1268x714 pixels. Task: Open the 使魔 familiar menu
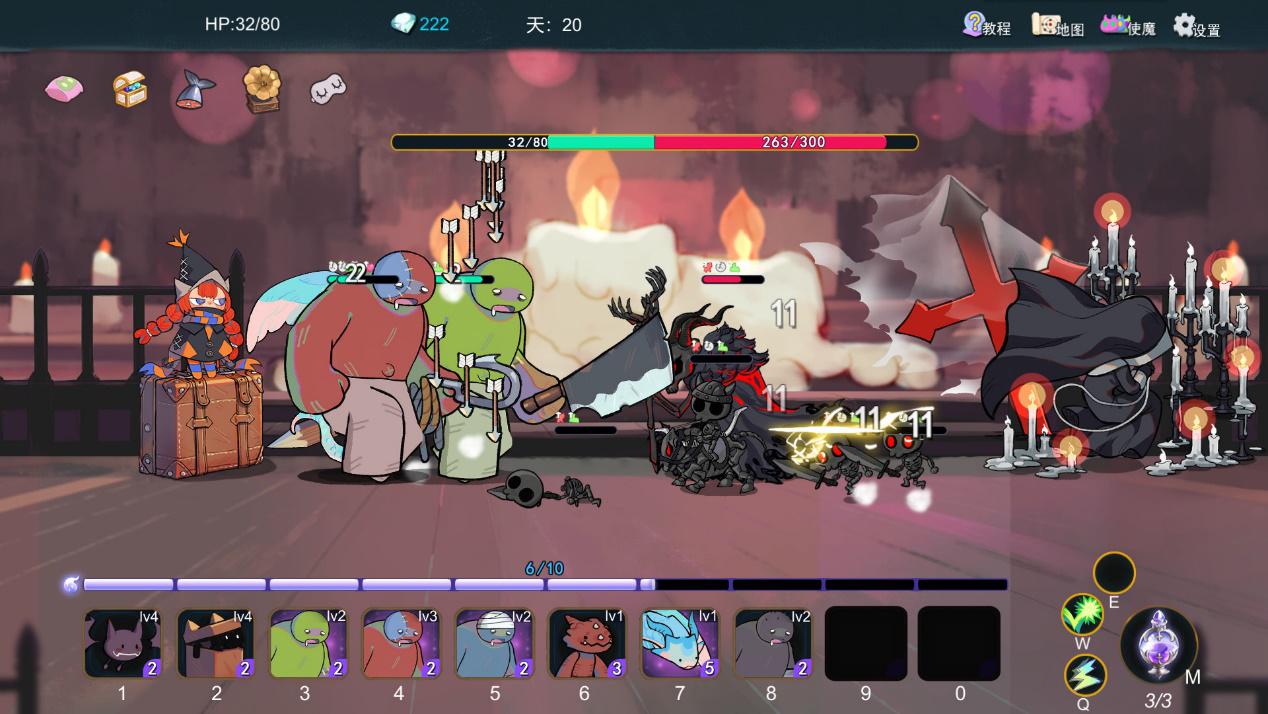(x=1127, y=25)
